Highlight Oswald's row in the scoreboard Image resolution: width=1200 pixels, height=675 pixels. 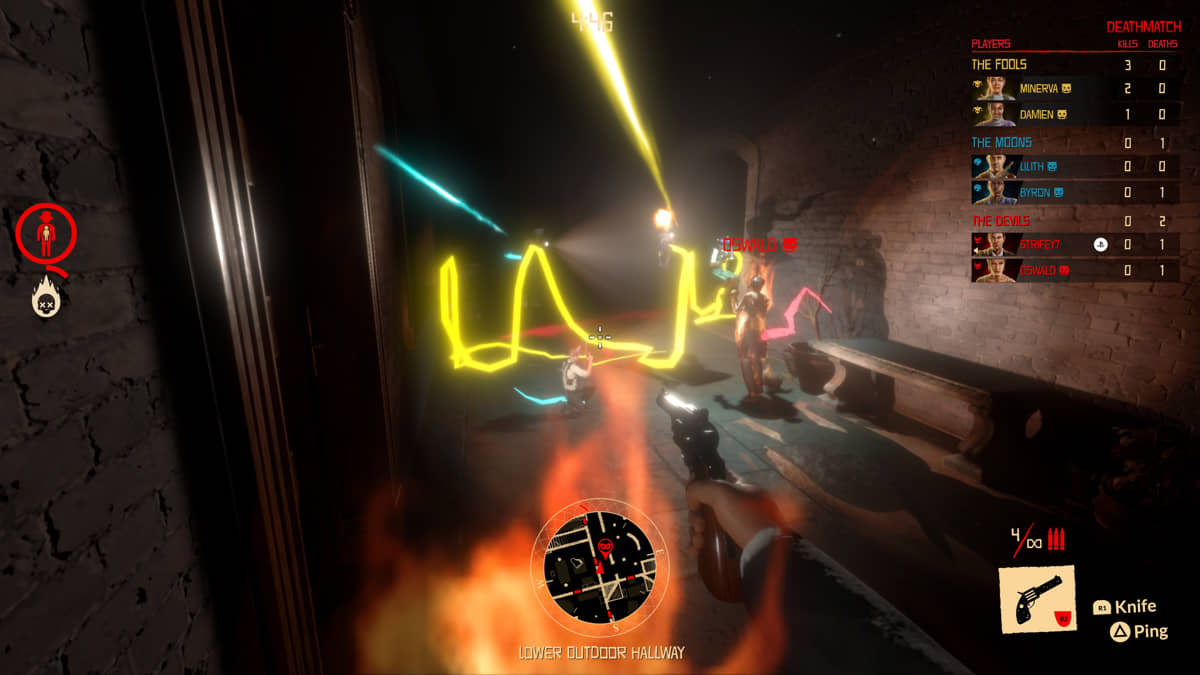[1074, 270]
